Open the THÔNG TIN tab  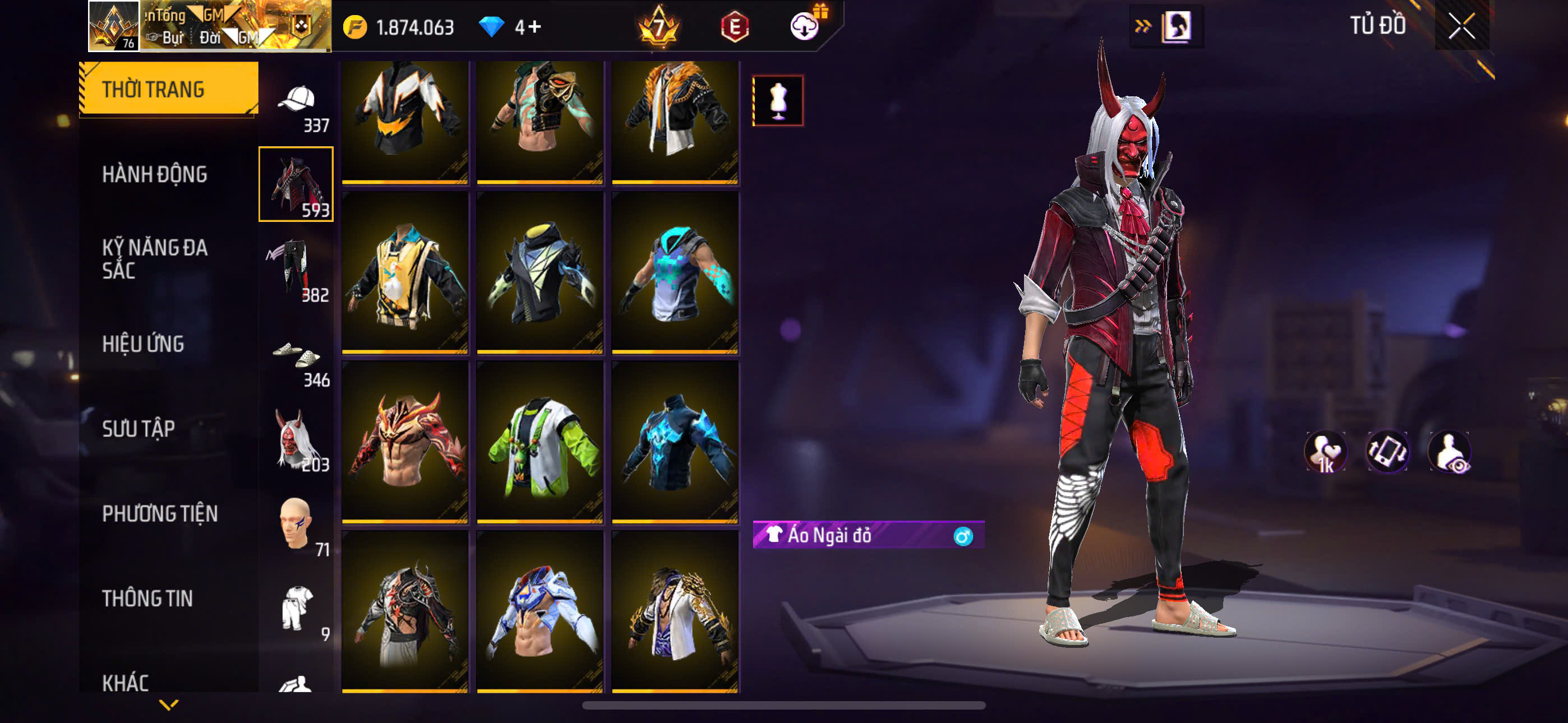click(x=147, y=598)
